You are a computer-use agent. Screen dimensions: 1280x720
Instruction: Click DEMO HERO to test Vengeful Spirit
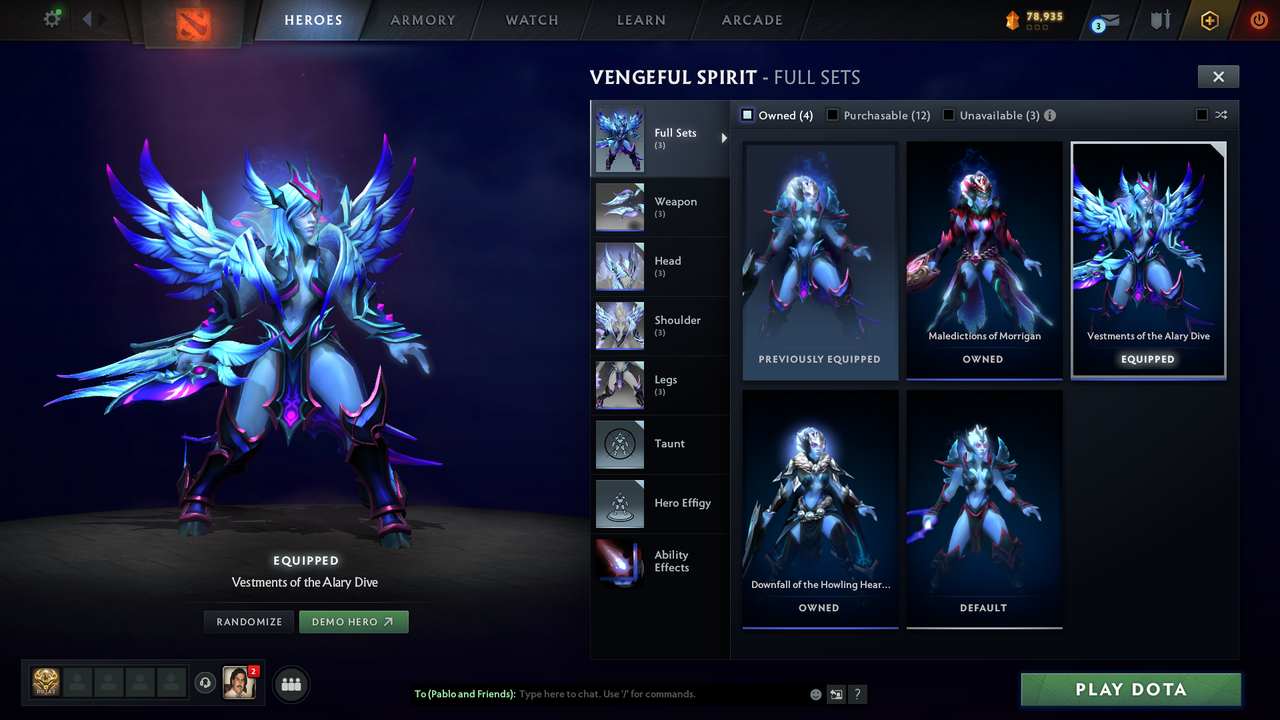click(354, 621)
